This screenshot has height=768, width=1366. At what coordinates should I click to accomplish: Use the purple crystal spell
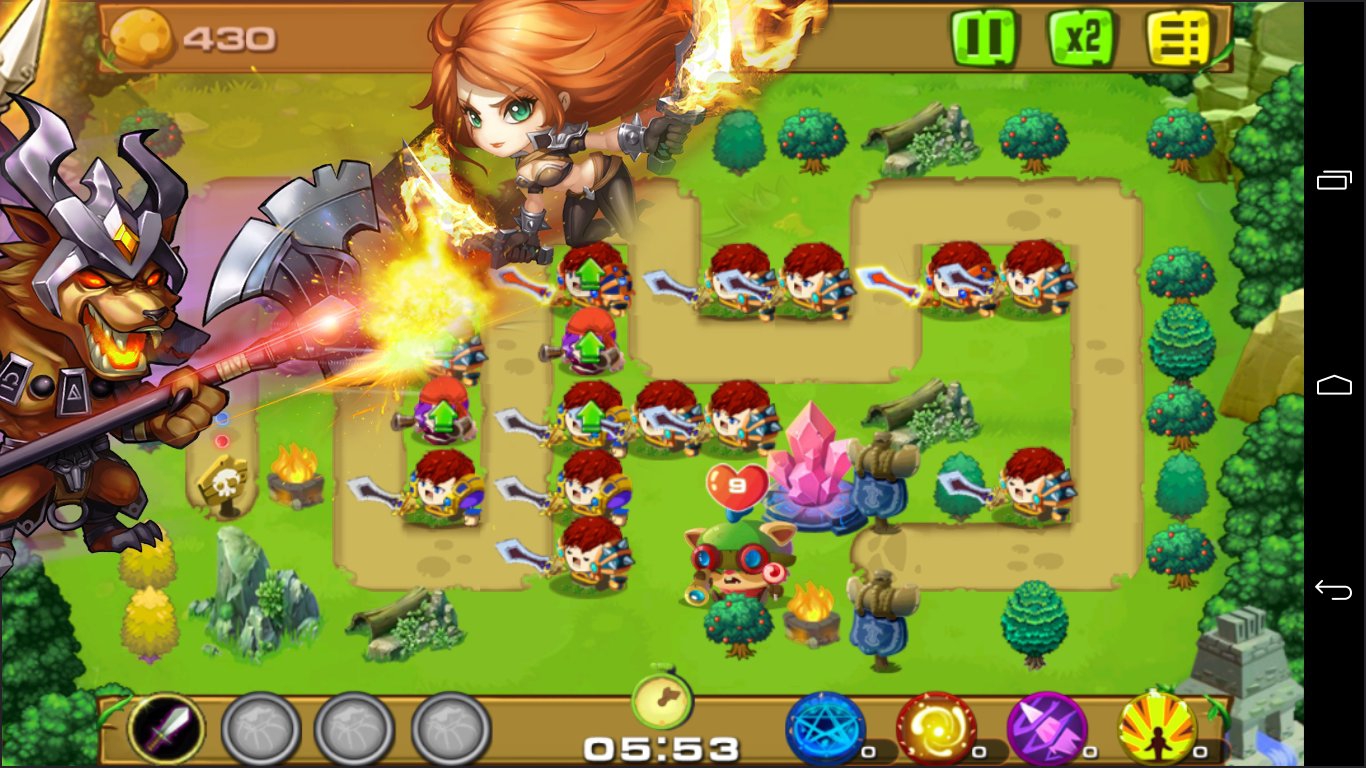pos(1046,728)
